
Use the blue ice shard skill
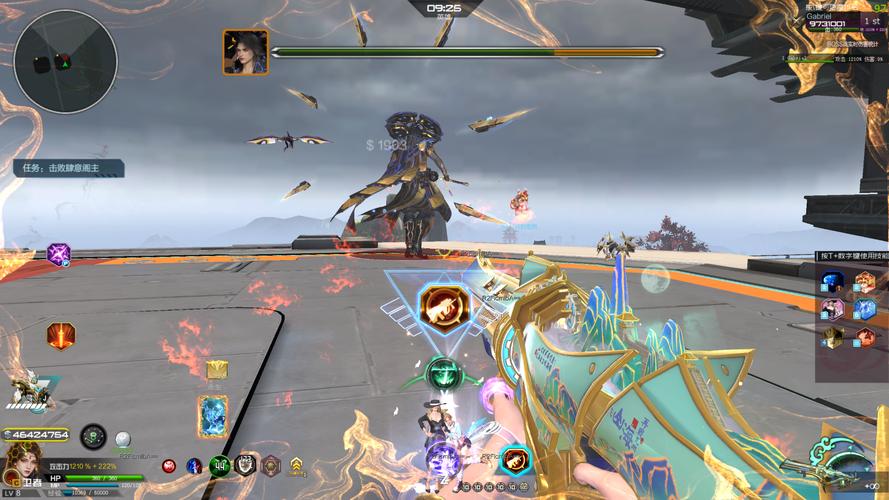pyautogui.click(x=865, y=308)
